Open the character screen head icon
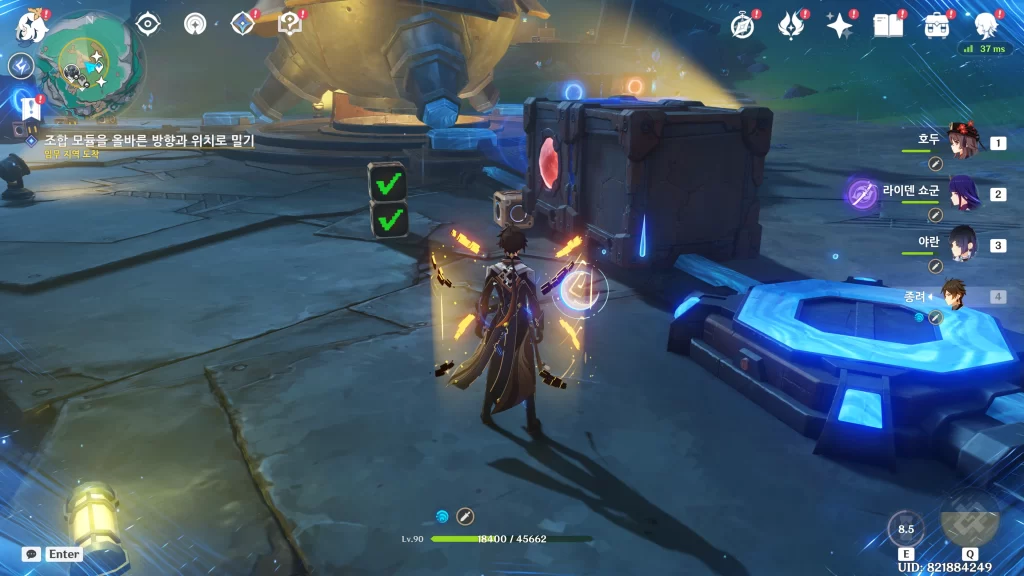Viewport: 1024px width, 576px height. (x=986, y=26)
